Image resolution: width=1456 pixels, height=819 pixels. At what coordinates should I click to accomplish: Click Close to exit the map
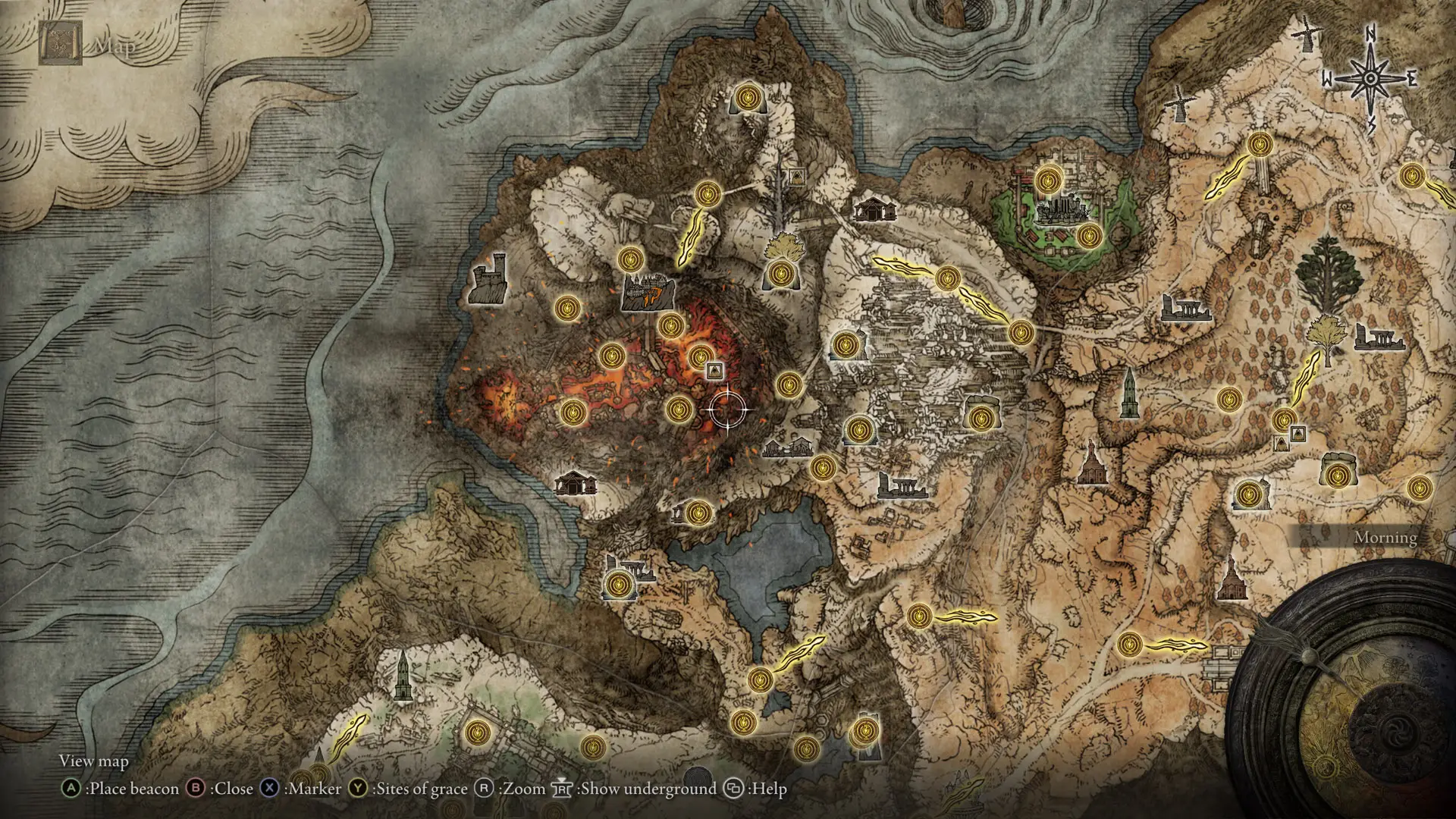click(x=196, y=789)
